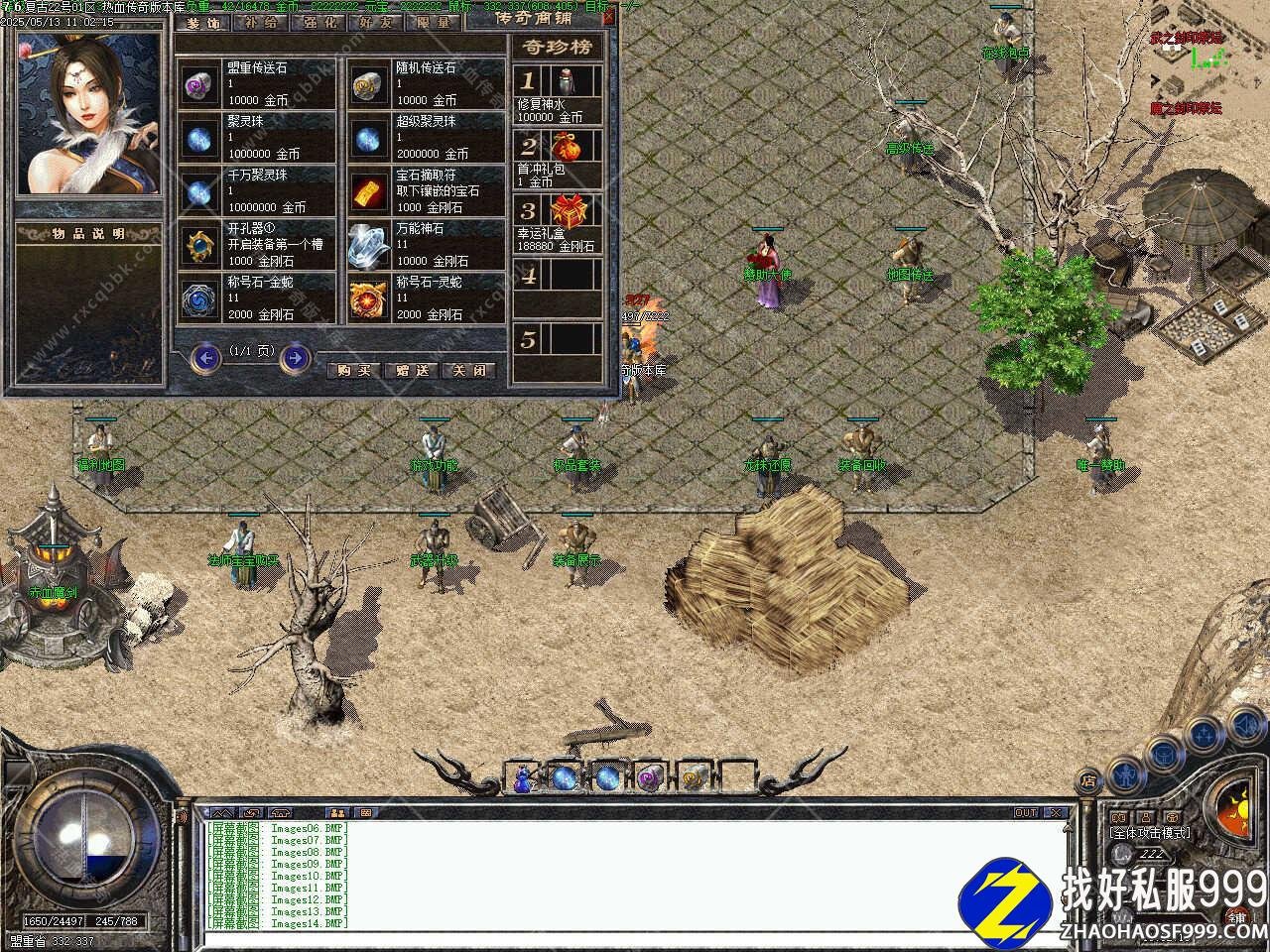Go to the next shop page arrow
The image size is (1270, 952).
point(296,357)
